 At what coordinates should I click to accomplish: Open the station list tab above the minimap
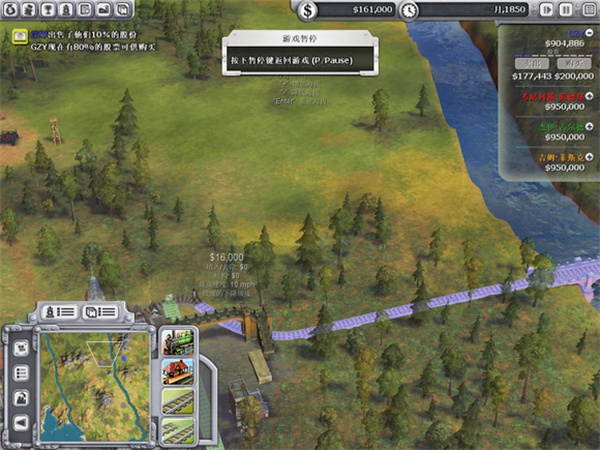click(100, 312)
